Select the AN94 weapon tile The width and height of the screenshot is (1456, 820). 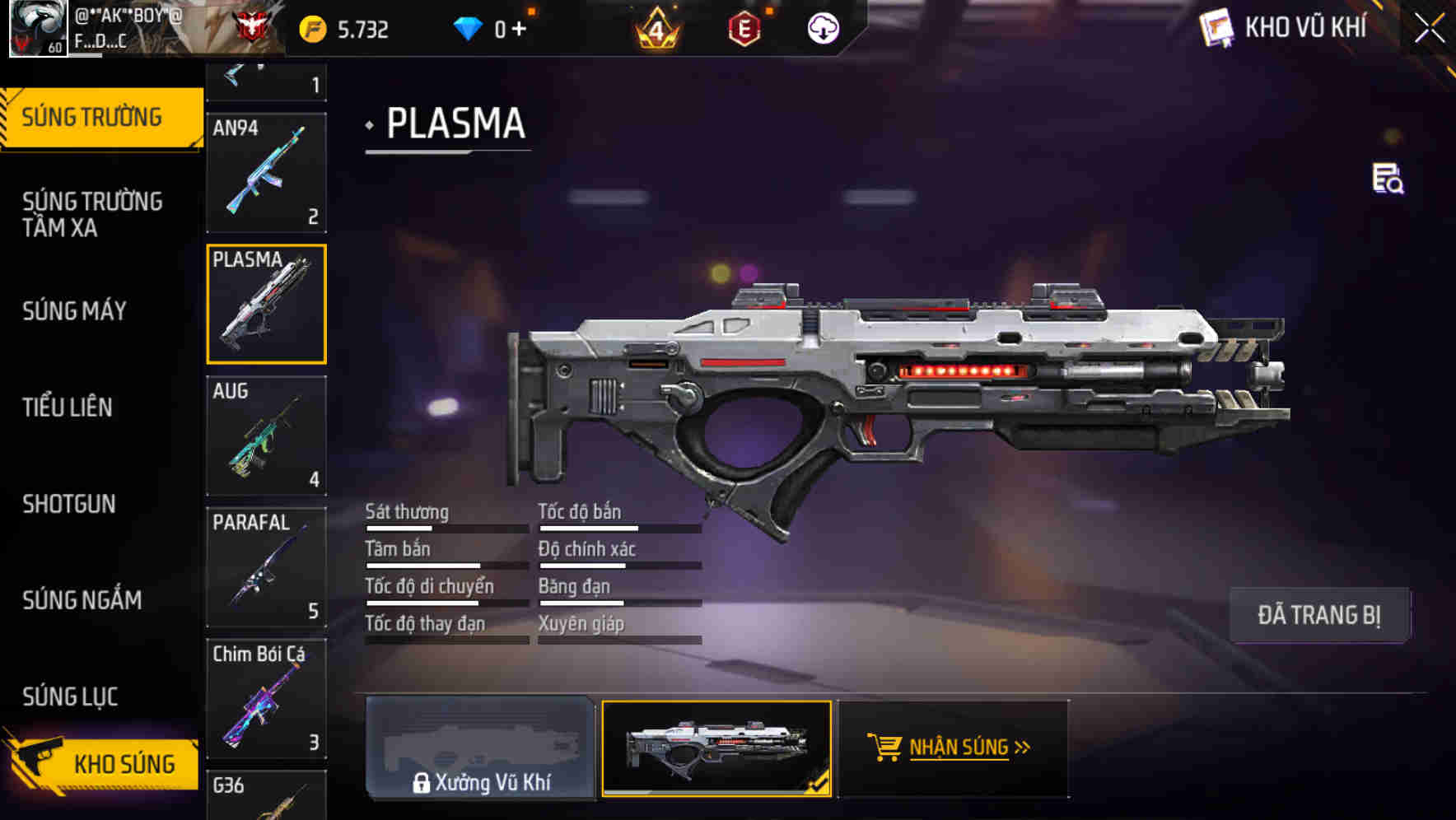(266, 173)
